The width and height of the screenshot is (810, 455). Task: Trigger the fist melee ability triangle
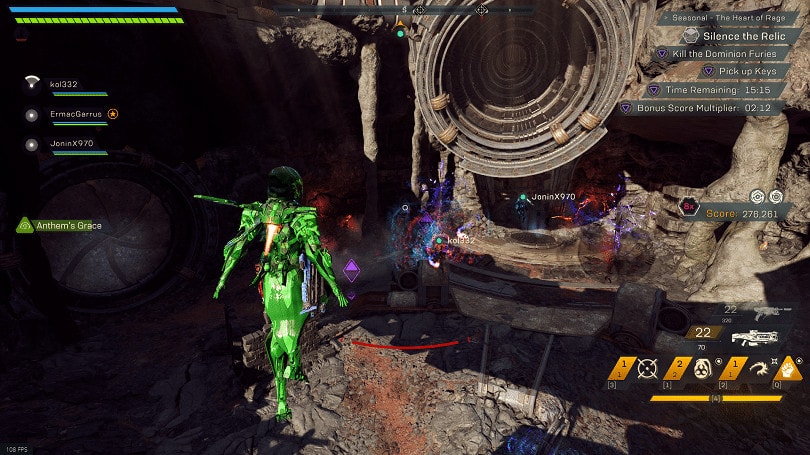(x=790, y=369)
